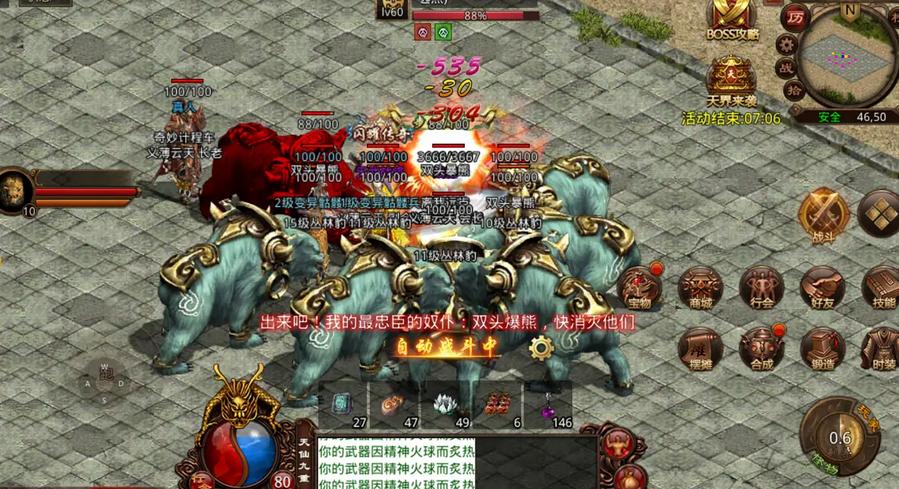Use the red firecracker item slot
899x489 pixels.
pos(499,405)
